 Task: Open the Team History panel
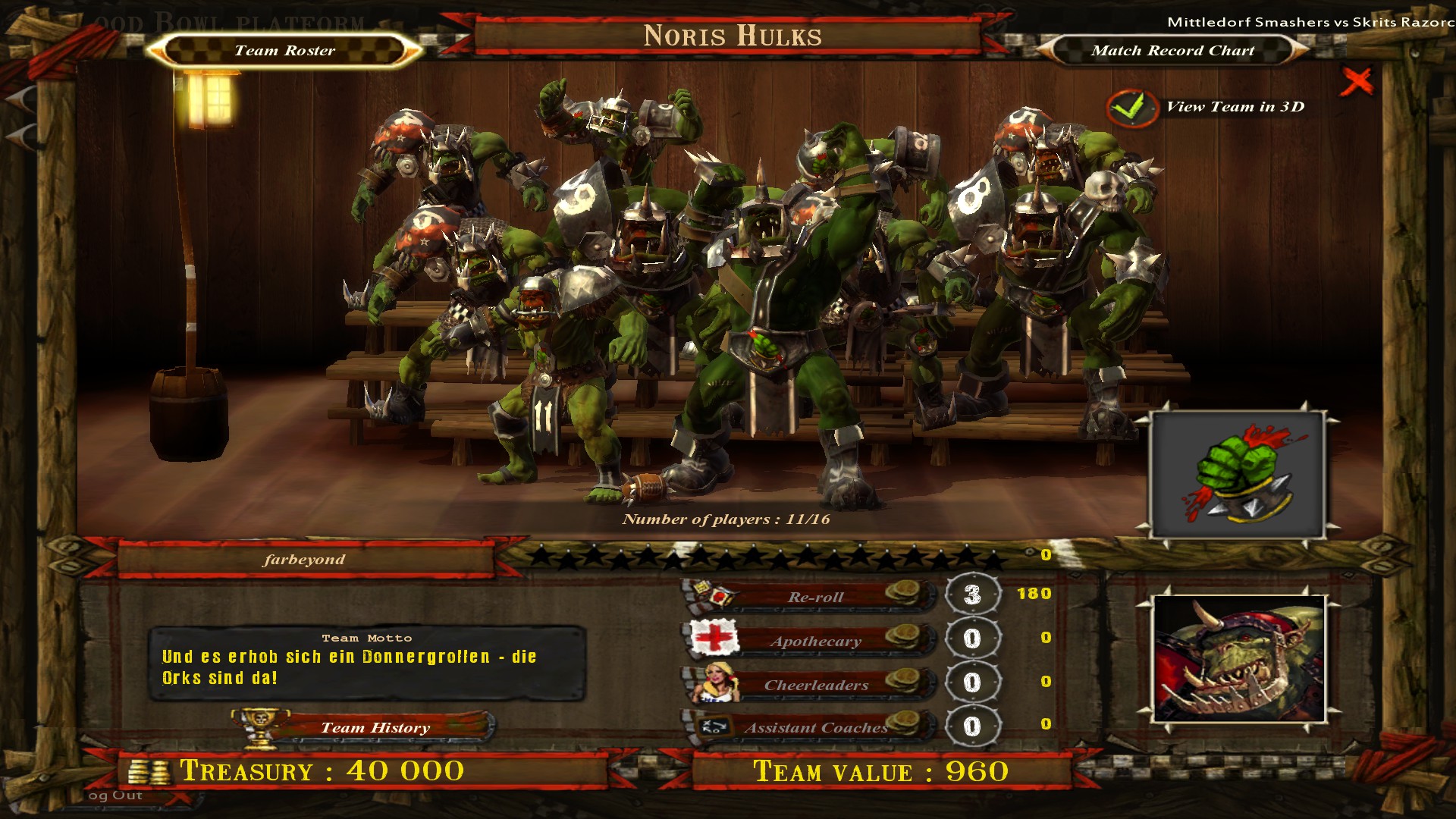(x=375, y=728)
